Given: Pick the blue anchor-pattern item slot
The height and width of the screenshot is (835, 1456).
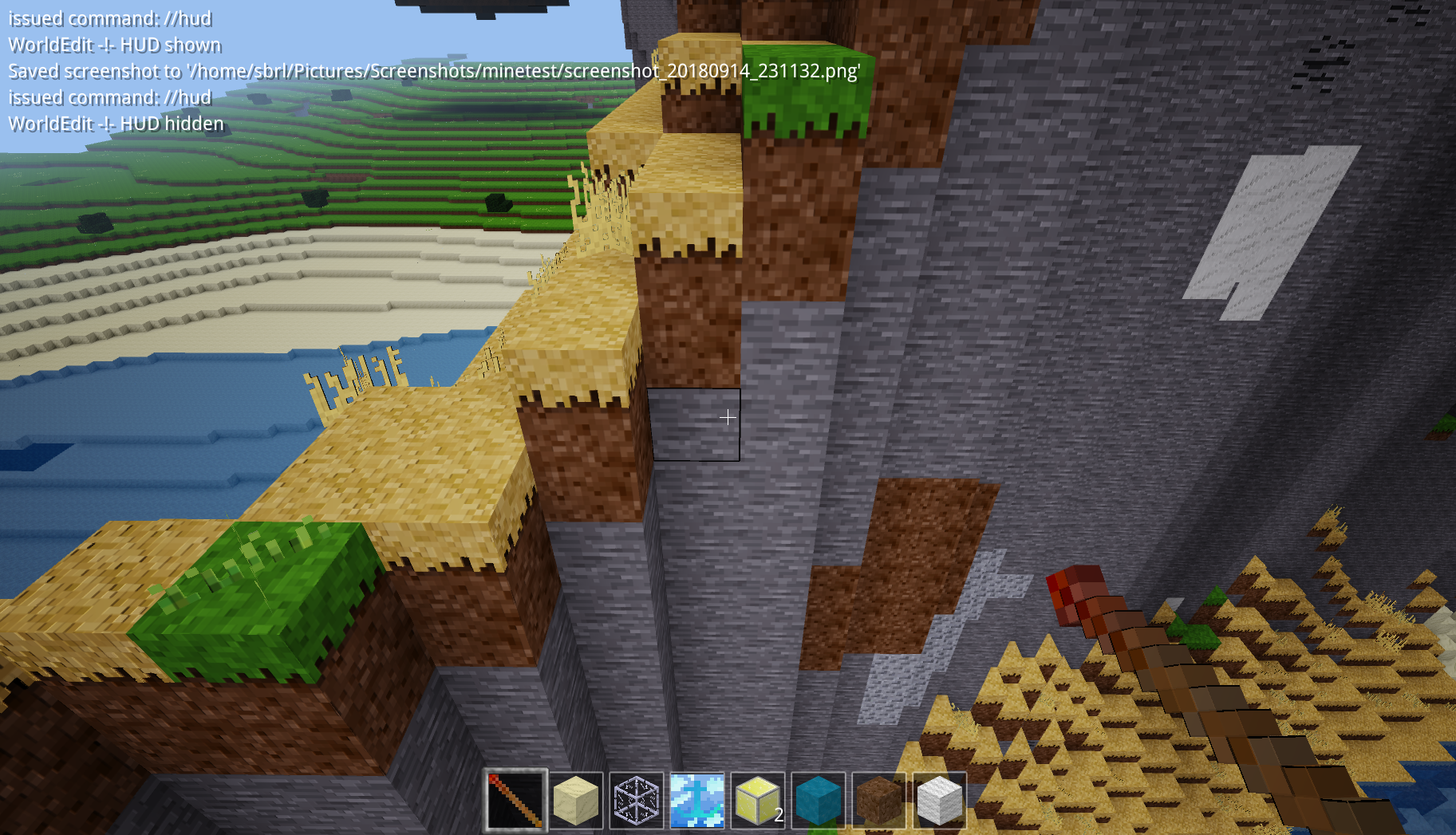Looking at the screenshot, I should (696, 800).
